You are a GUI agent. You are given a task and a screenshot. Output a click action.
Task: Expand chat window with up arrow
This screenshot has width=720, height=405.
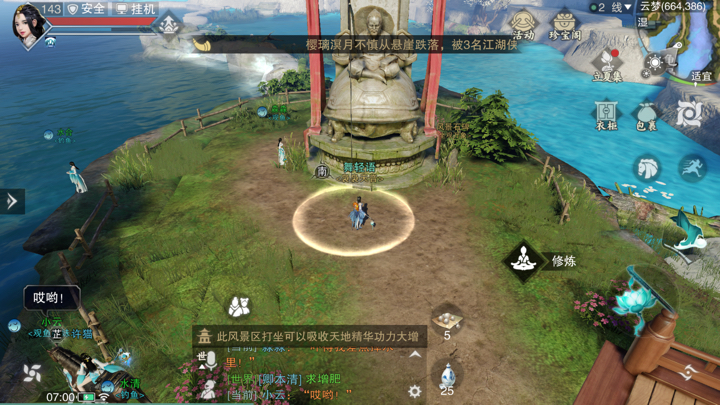click(414, 355)
